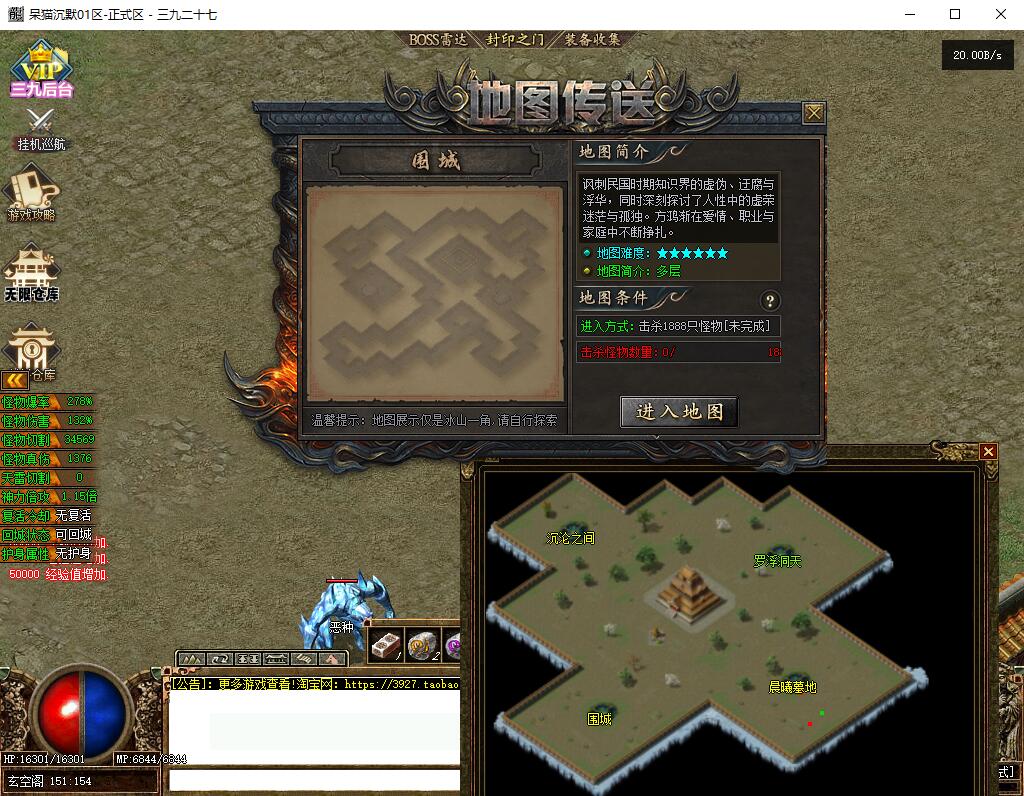Viewport: 1024px width, 796px height.
Task: Pick 晨曦墓地 on the area map
Action: click(792, 687)
